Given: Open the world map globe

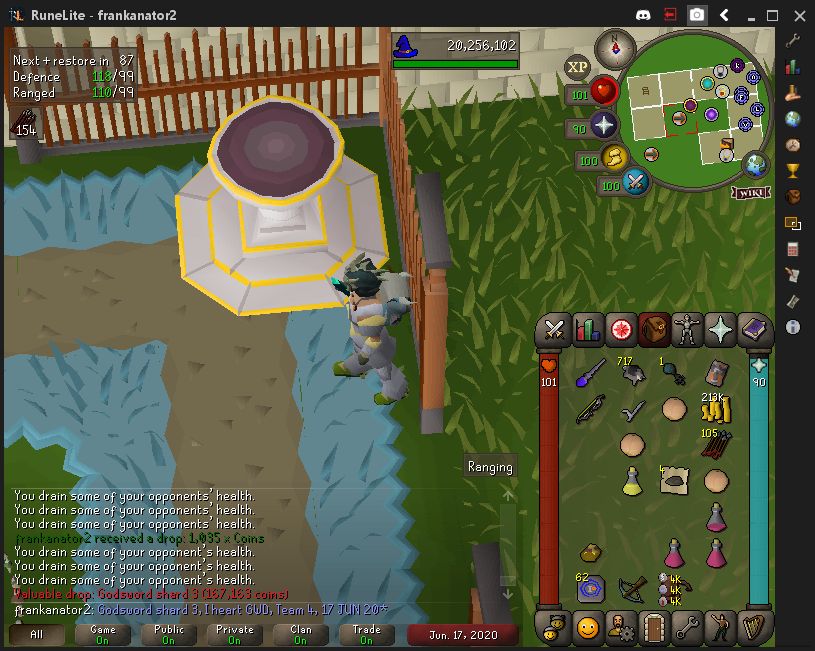Looking at the screenshot, I should (756, 165).
